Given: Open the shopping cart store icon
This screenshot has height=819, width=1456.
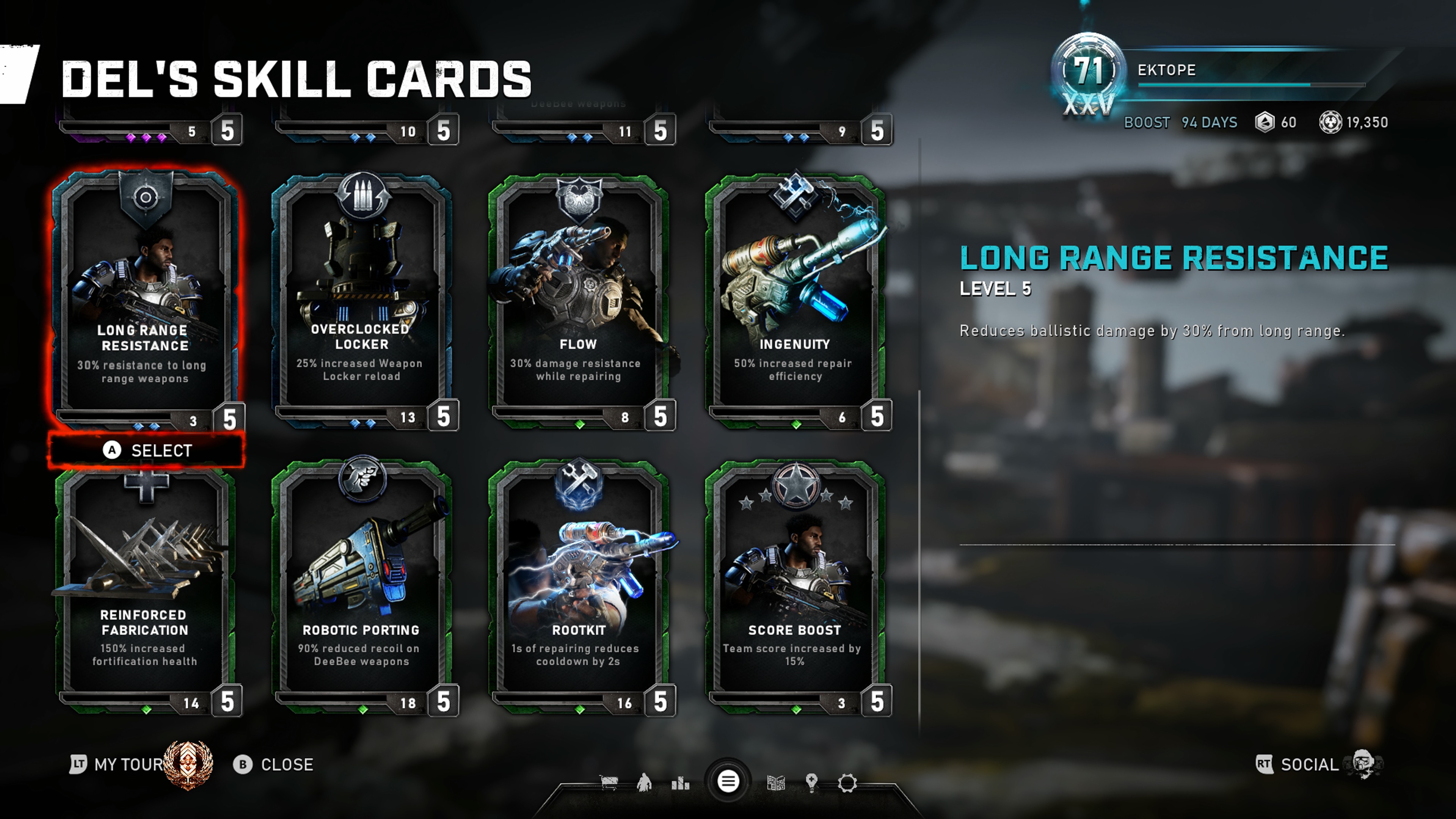Looking at the screenshot, I should click(609, 783).
